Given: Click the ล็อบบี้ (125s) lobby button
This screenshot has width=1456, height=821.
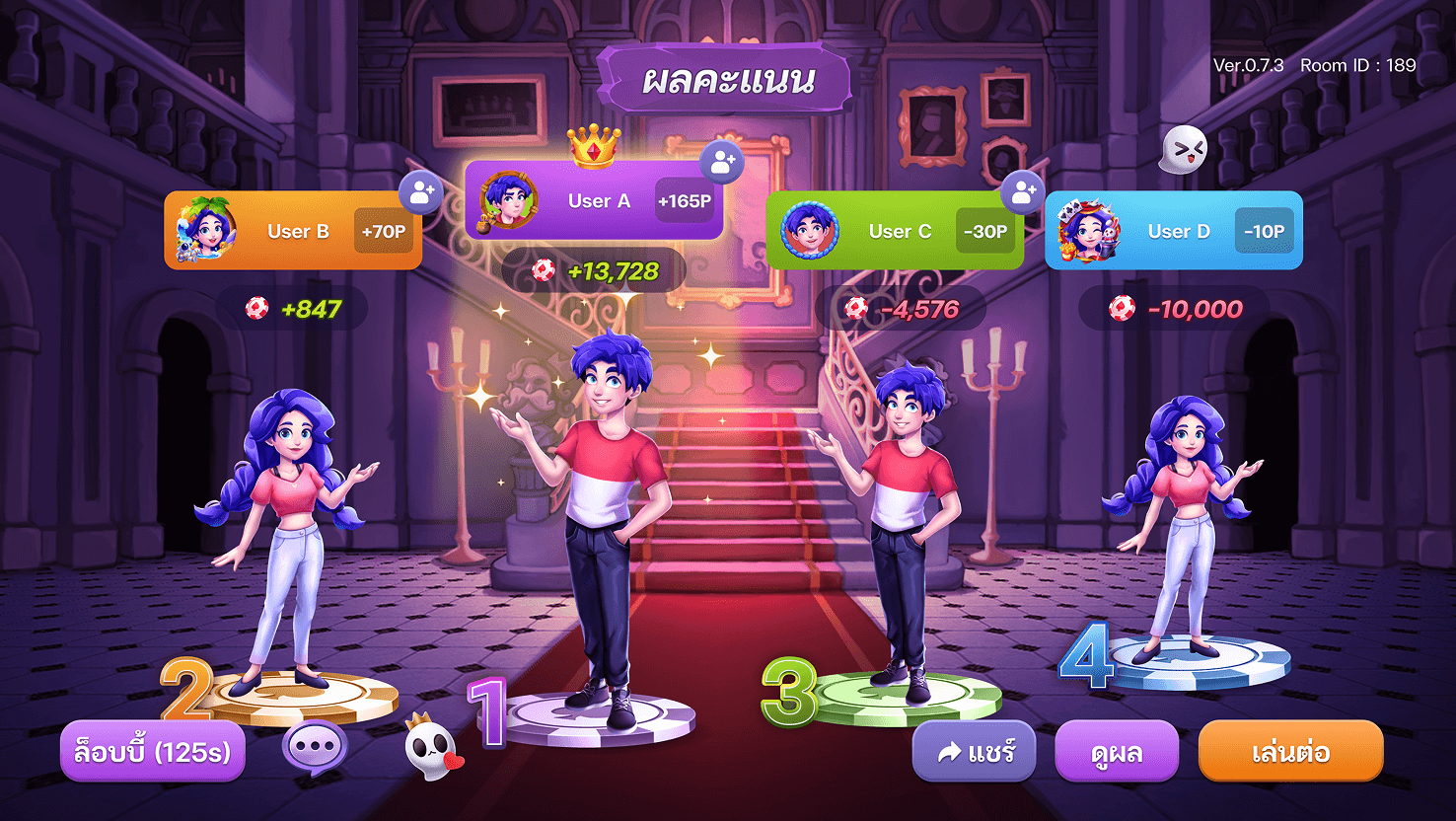Looking at the screenshot, I should (x=154, y=752).
